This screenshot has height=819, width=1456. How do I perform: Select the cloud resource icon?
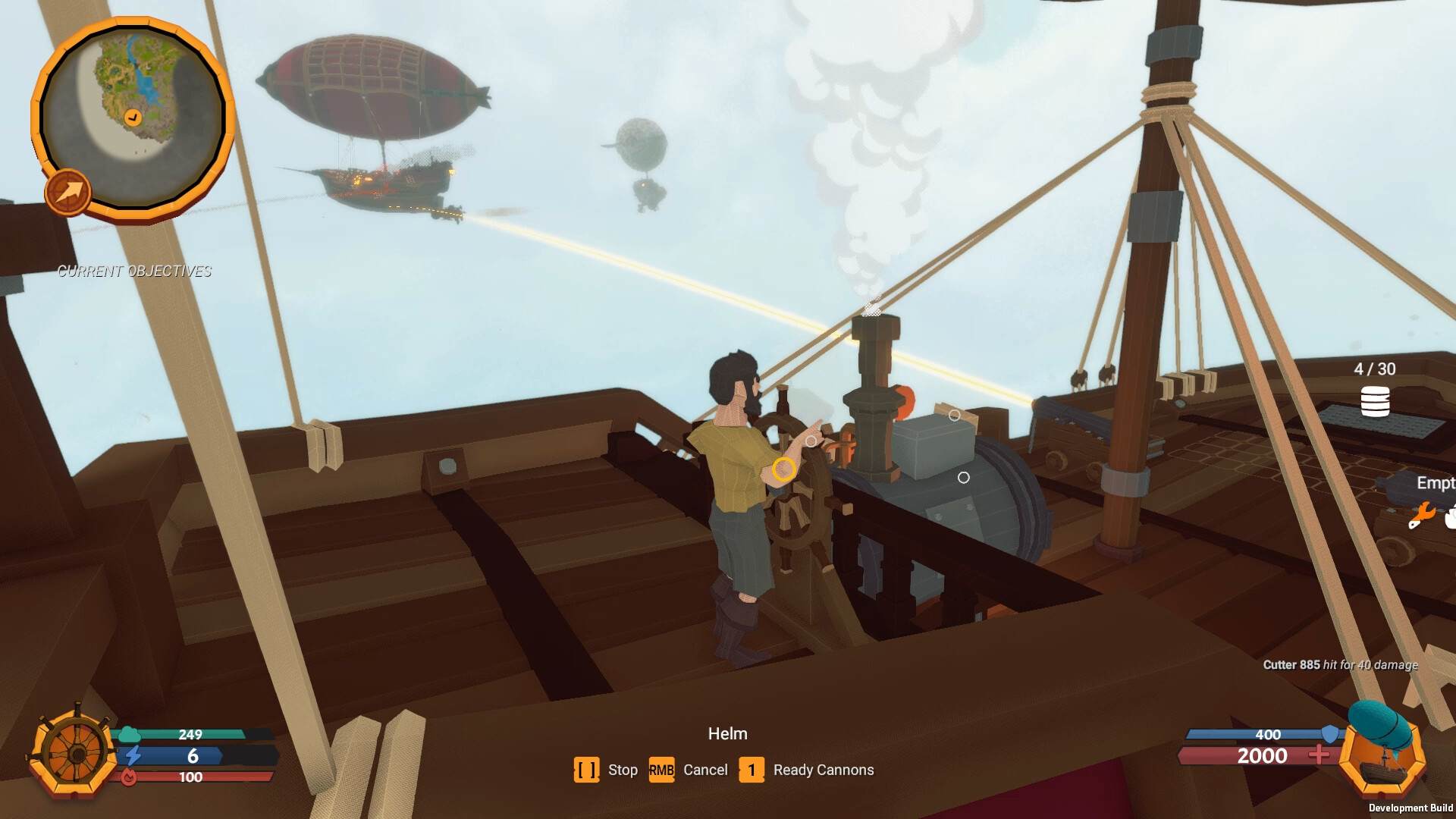pos(130,735)
